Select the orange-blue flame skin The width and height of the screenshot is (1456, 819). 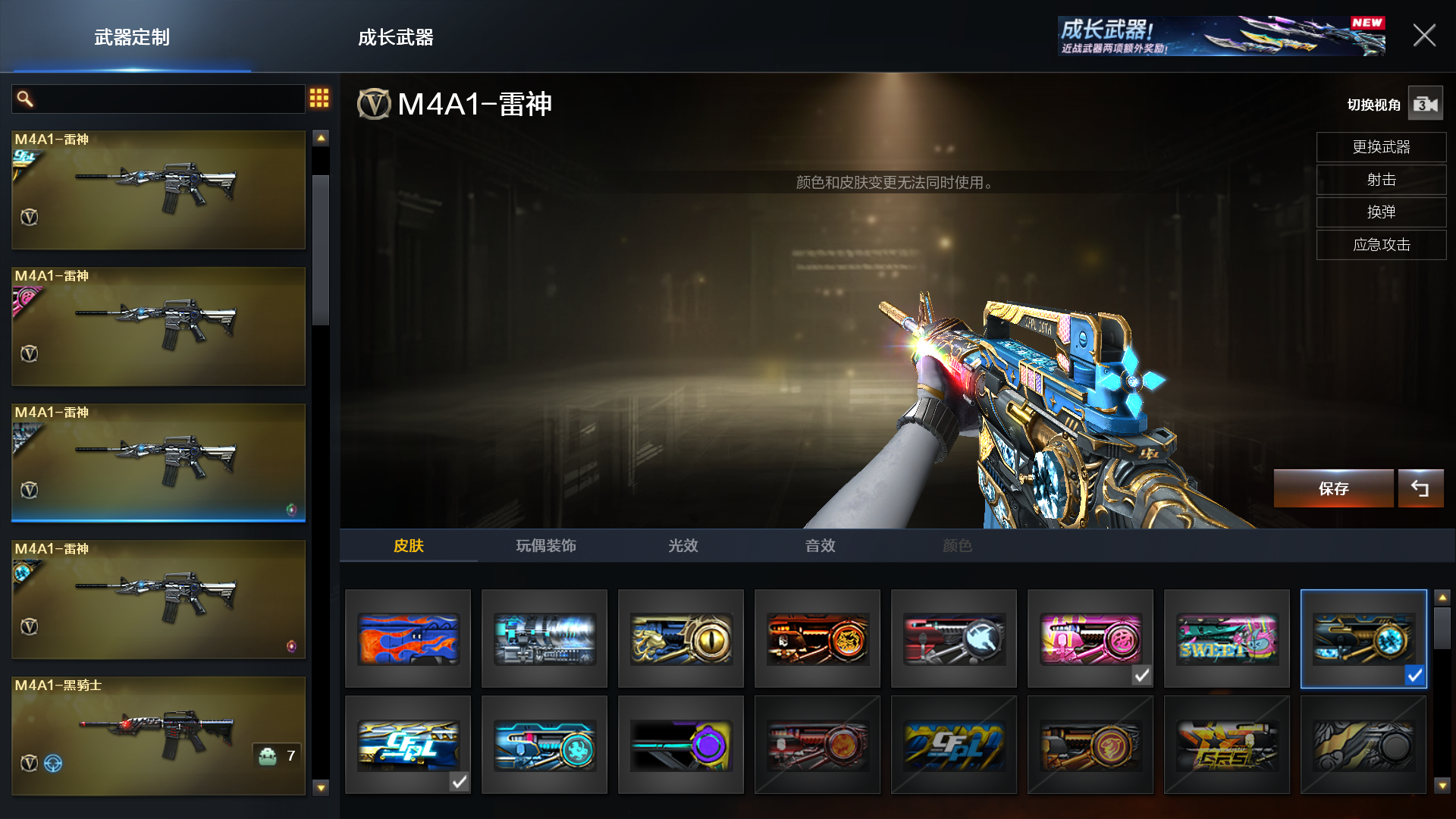[408, 639]
